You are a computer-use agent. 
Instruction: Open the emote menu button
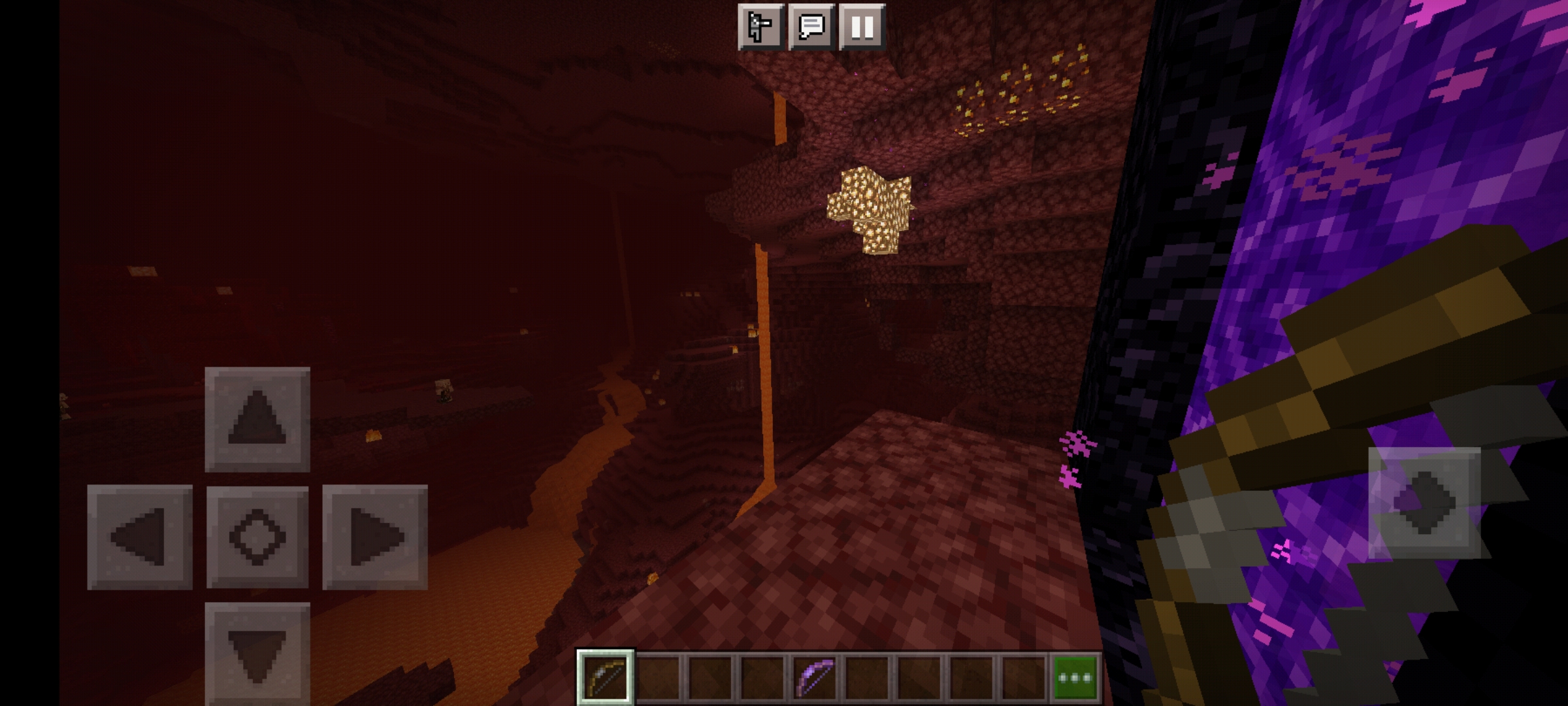point(760,27)
